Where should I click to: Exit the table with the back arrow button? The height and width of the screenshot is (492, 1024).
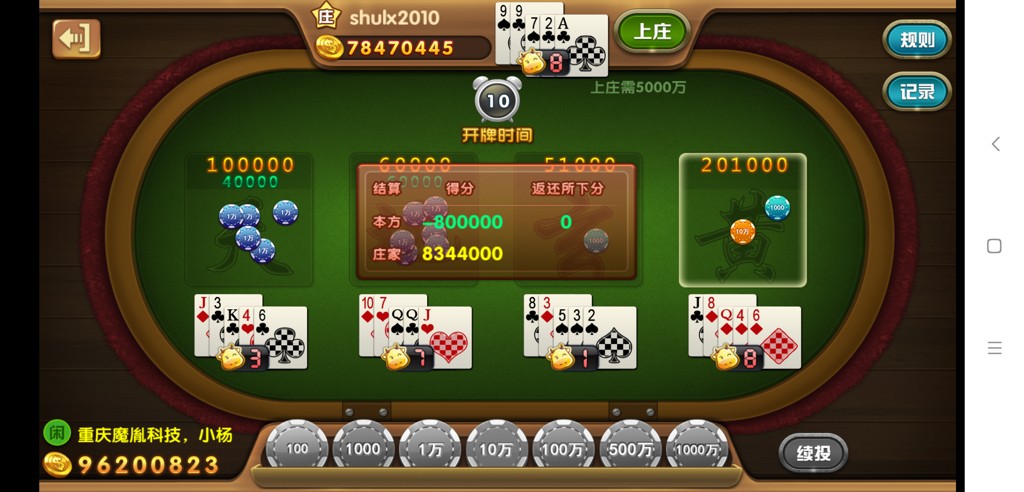click(76, 39)
